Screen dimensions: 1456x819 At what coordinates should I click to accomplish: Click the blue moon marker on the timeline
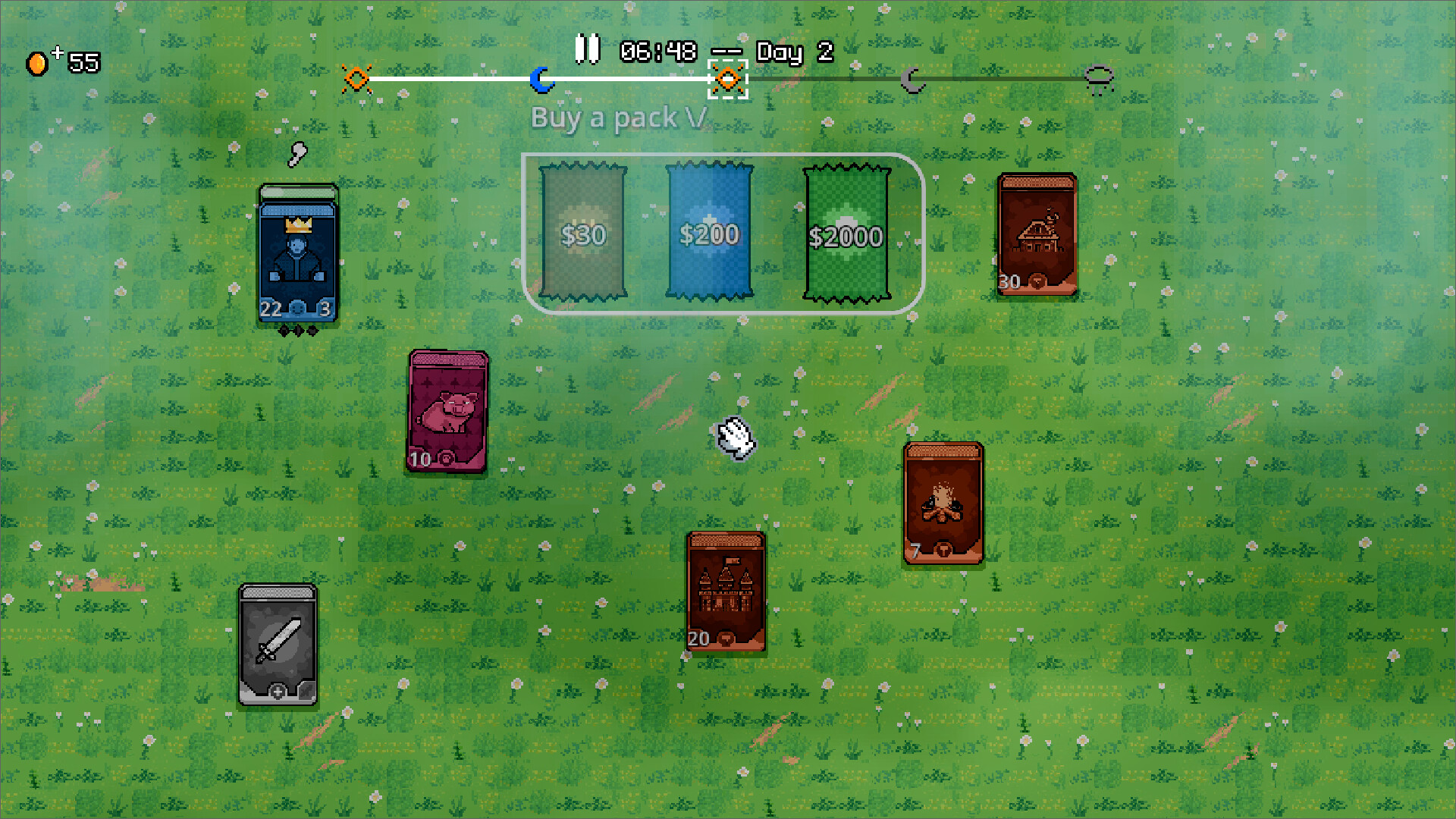click(541, 78)
